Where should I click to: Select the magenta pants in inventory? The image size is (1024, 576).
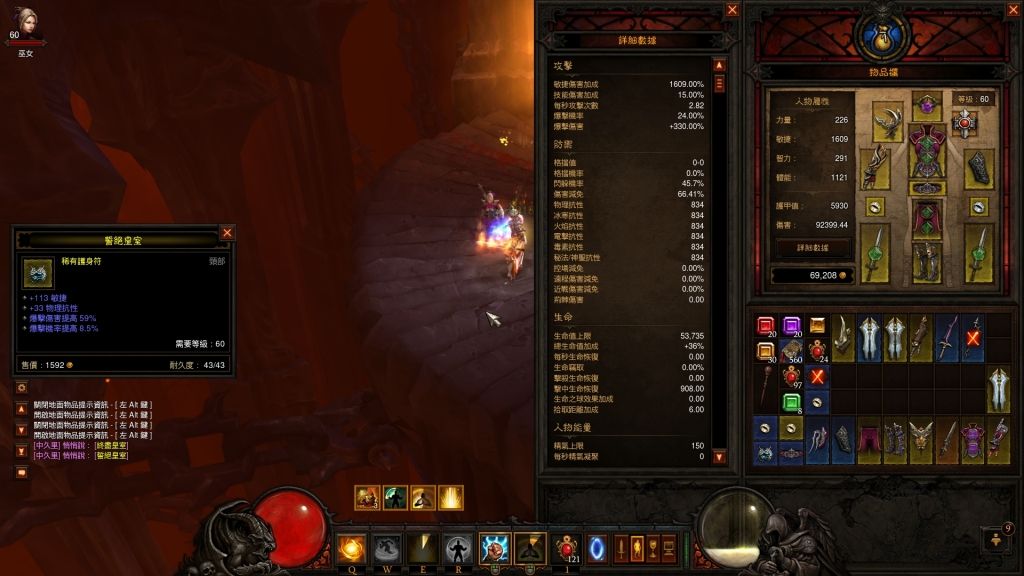868,440
